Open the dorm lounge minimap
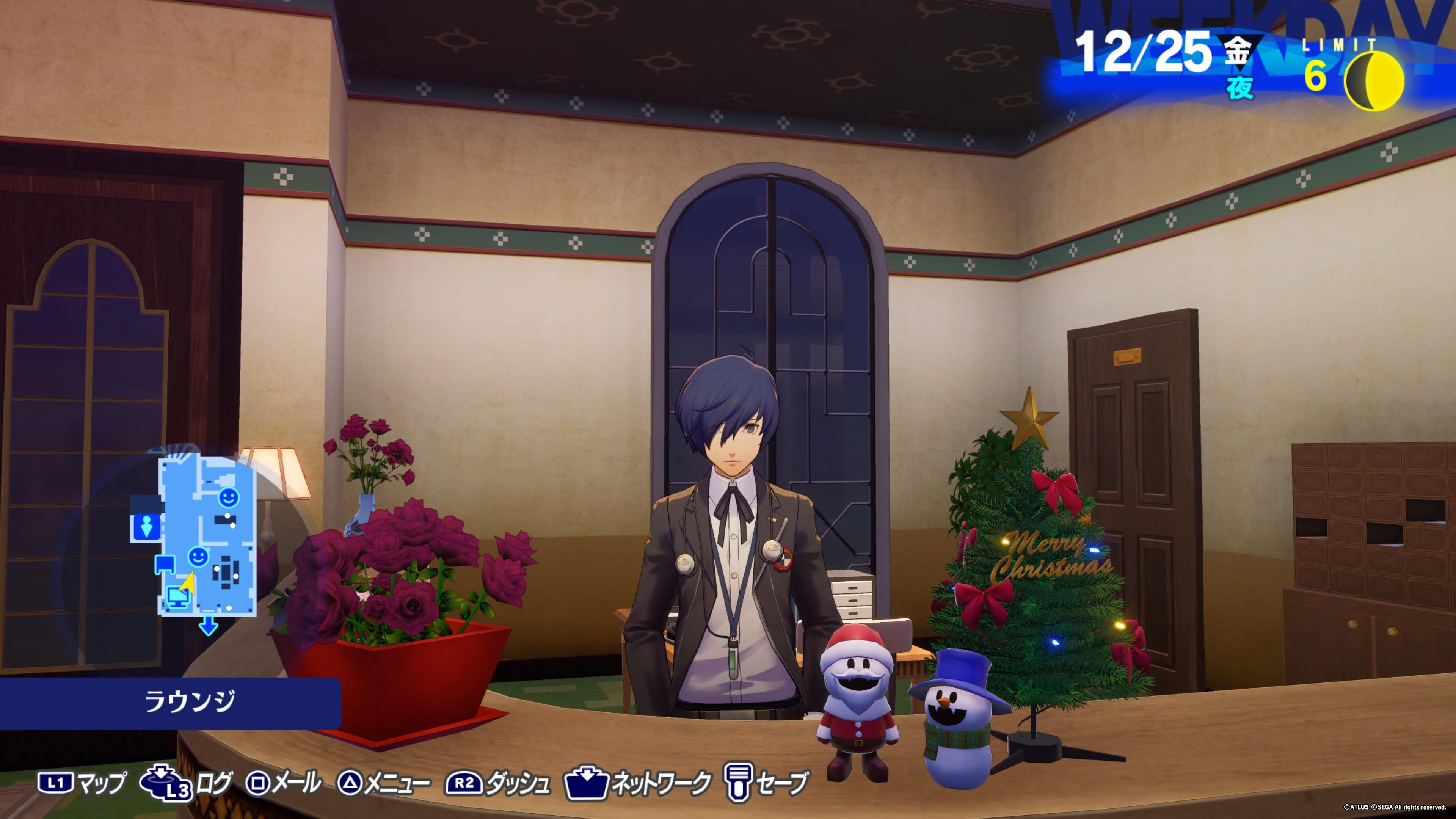 (x=207, y=533)
